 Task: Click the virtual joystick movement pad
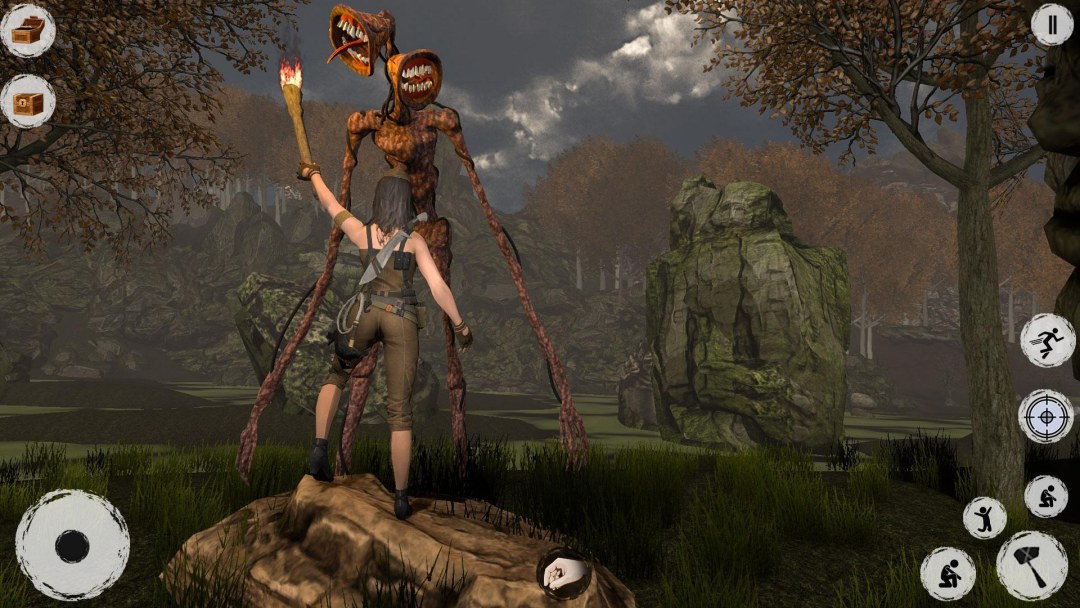point(72,545)
